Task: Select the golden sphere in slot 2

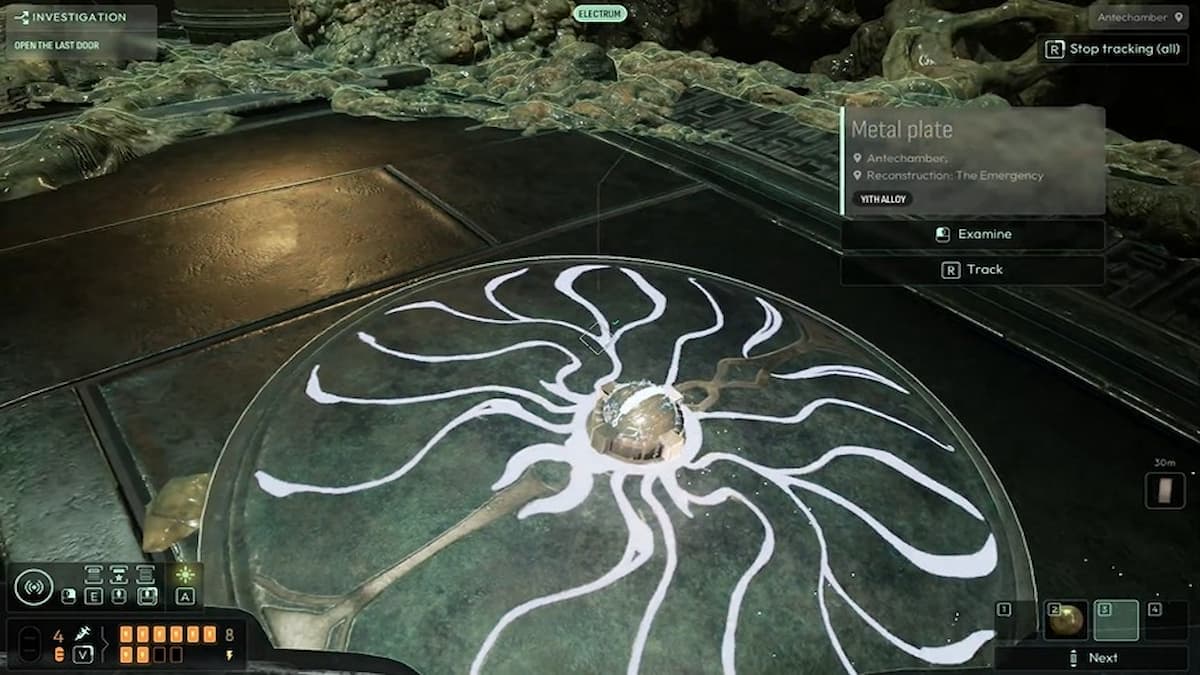Action: pos(1066,620)
